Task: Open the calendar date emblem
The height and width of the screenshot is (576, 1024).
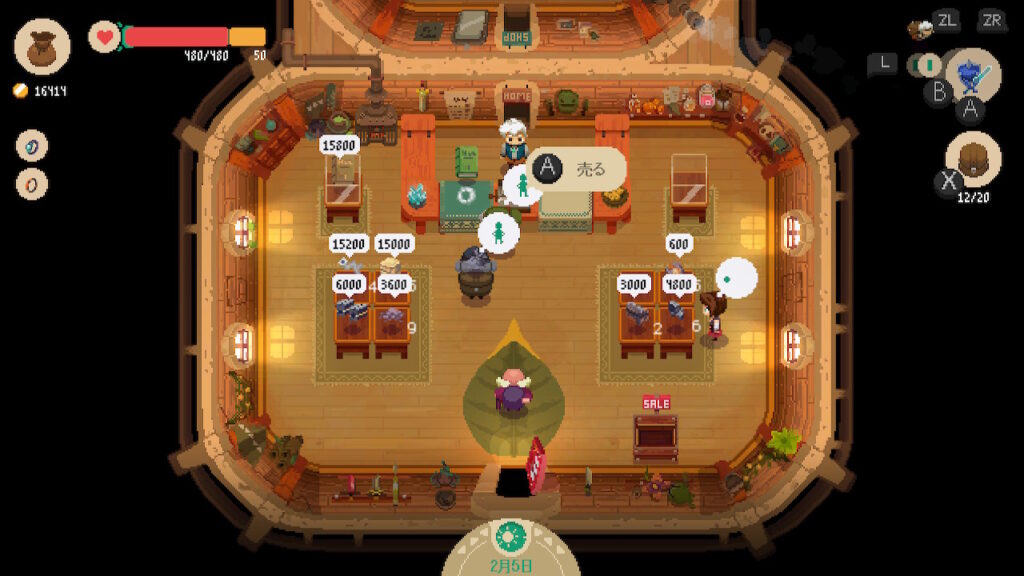Action: pyautogui.click(x=511, y=536)
